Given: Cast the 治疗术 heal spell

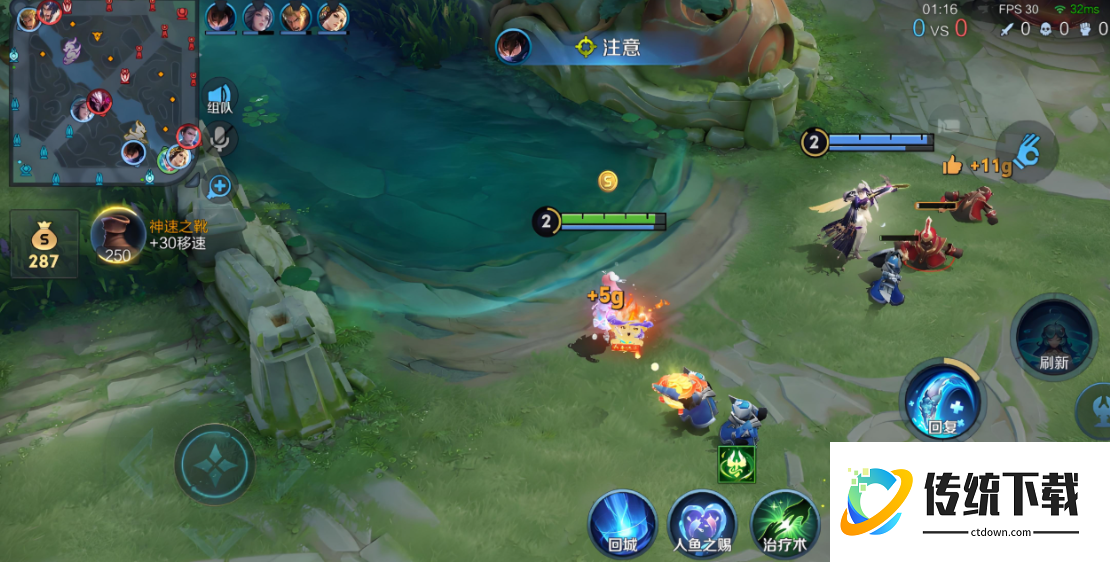Looking at the screenshot, I should (784, 523).
